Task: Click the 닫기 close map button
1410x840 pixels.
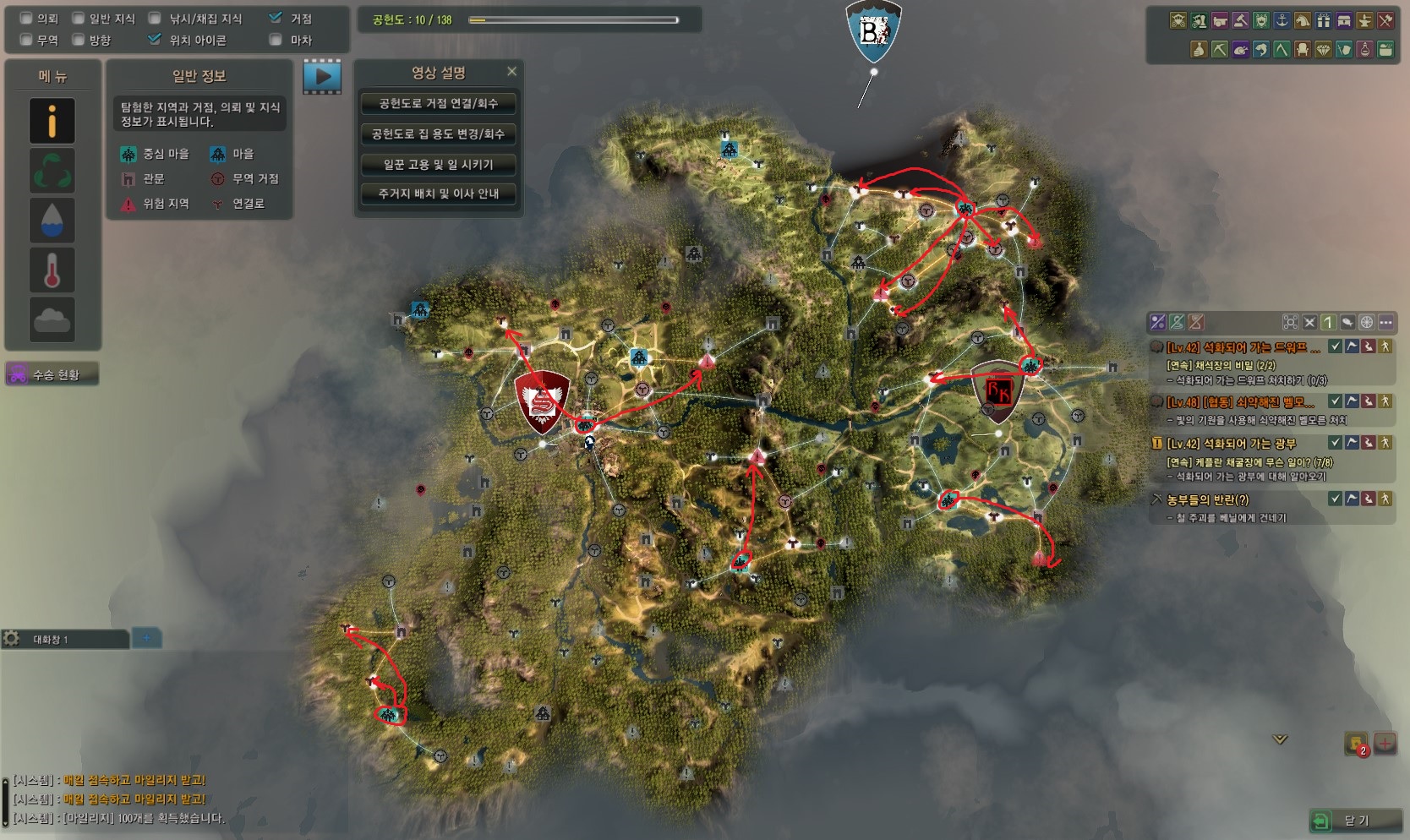Action: pos(1355,821)
